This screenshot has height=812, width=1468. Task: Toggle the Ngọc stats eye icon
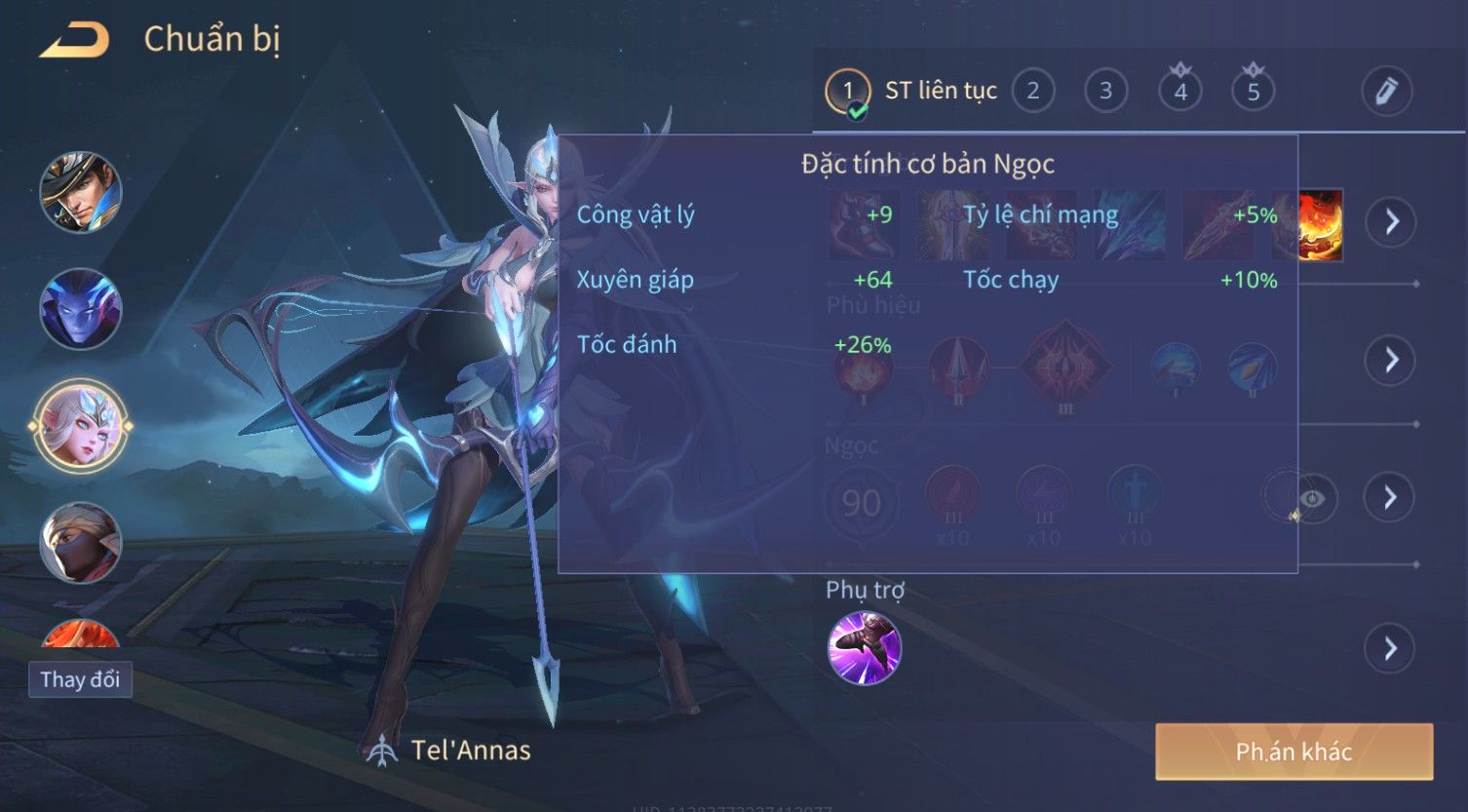click(x=1312, y=498)
